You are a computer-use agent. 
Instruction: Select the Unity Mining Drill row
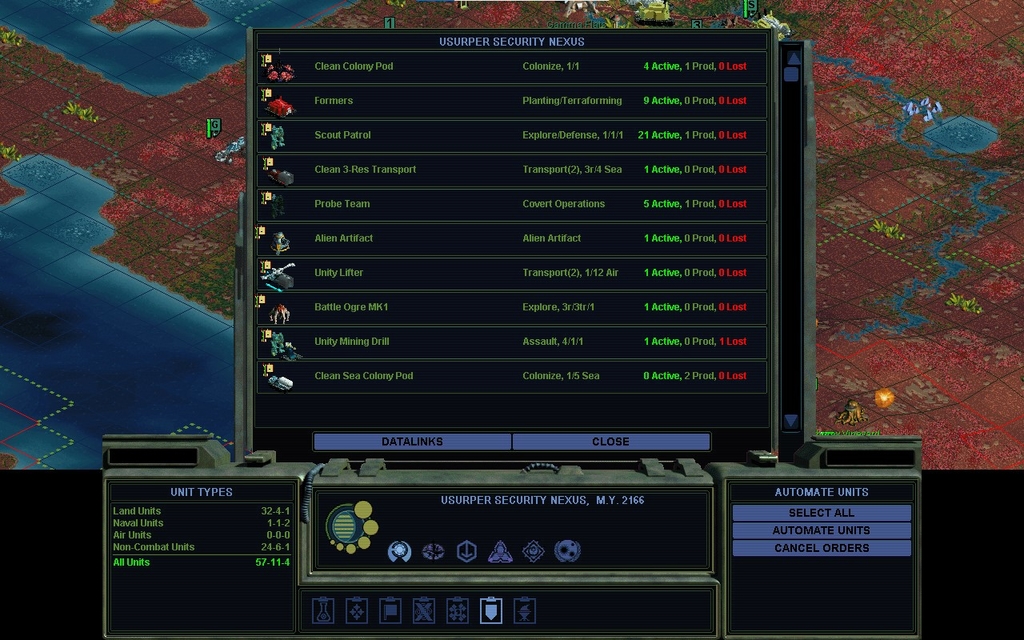coord(512,342)
